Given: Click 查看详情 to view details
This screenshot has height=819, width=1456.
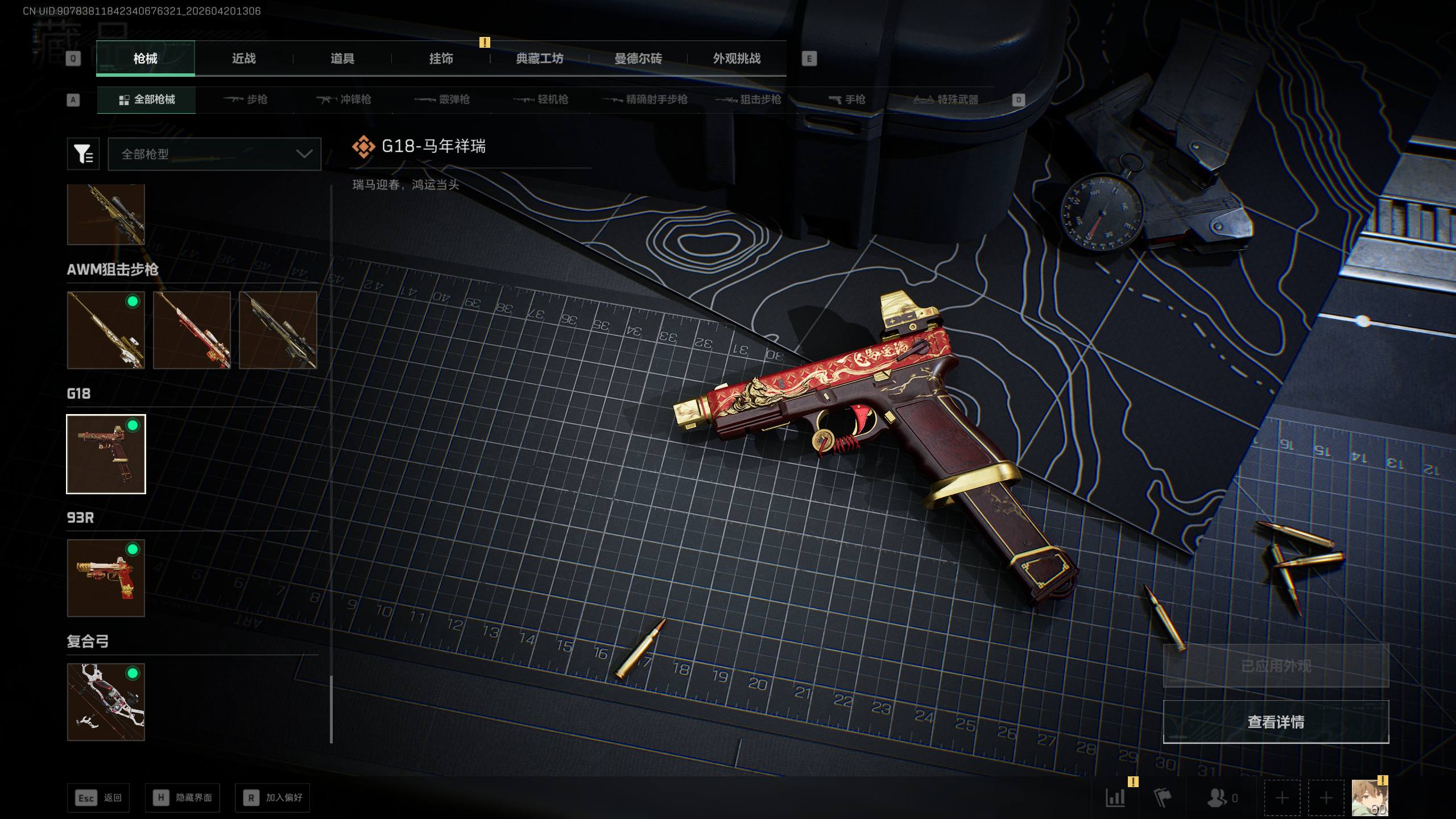Looking at the screenshot, I should (1276, 722).
